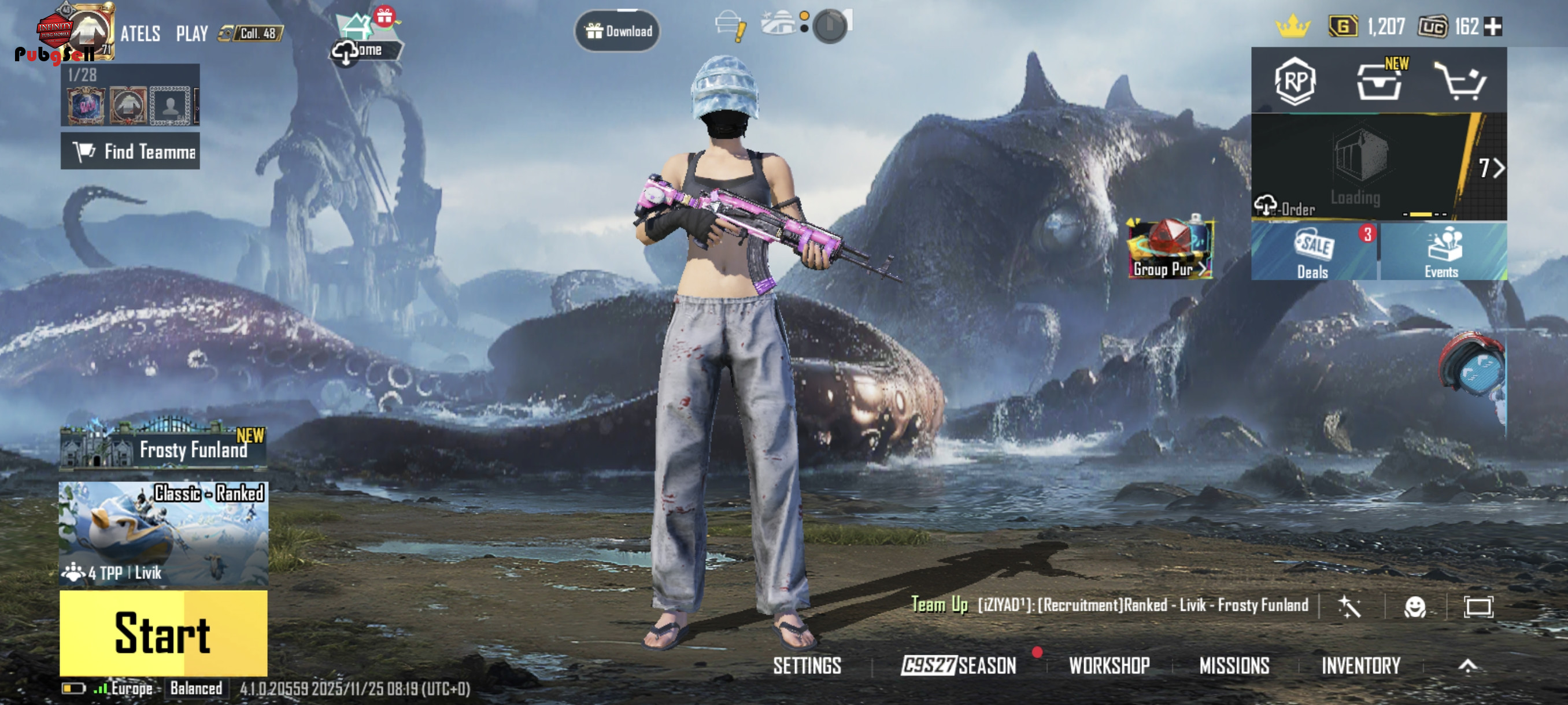The image size is (1568, 705).
Task: Expand the bottom menu arrow
Action: pos(1467,666)
